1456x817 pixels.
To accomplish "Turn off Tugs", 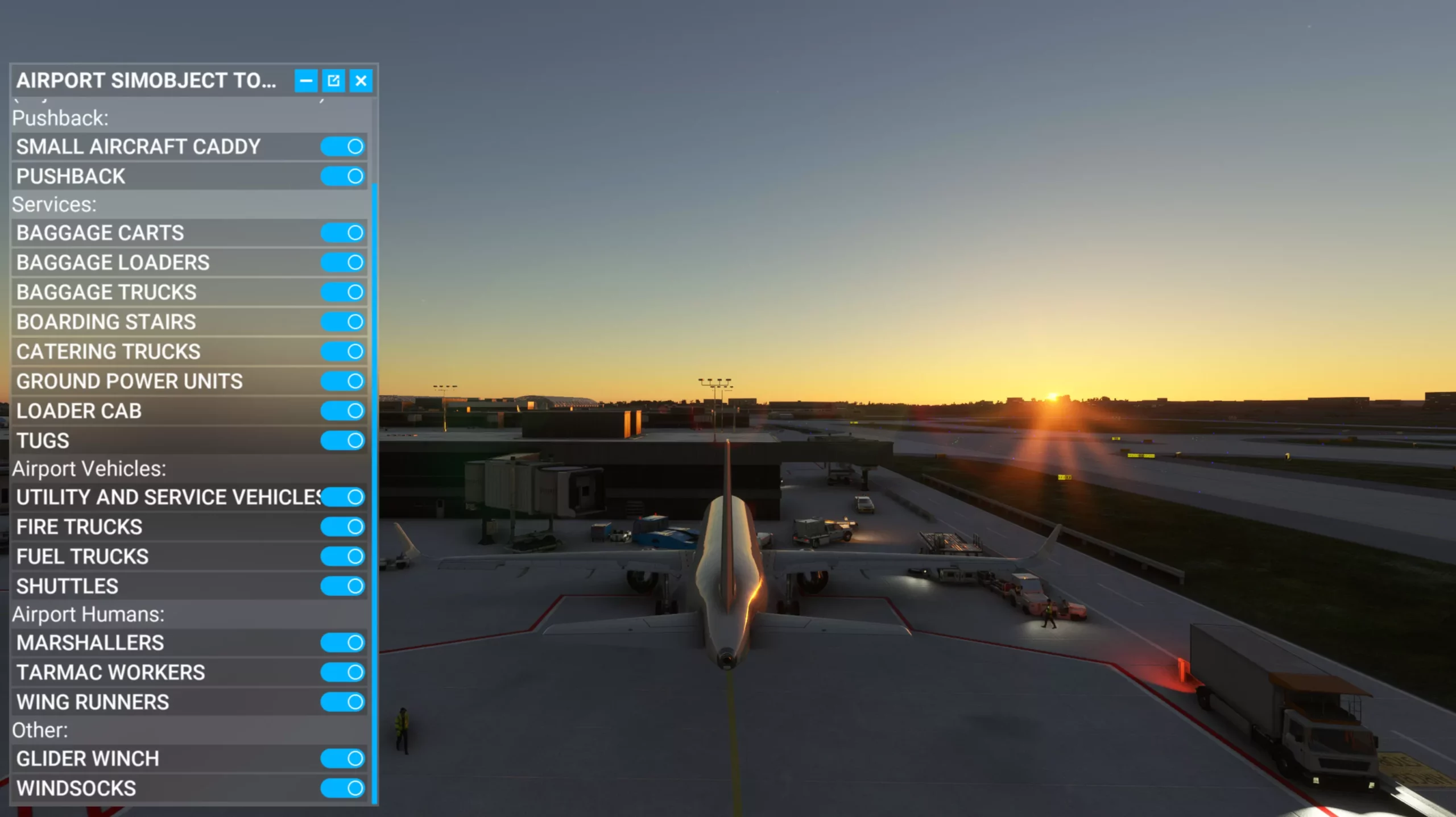I will pyautogui.click(x=342, y=440).
